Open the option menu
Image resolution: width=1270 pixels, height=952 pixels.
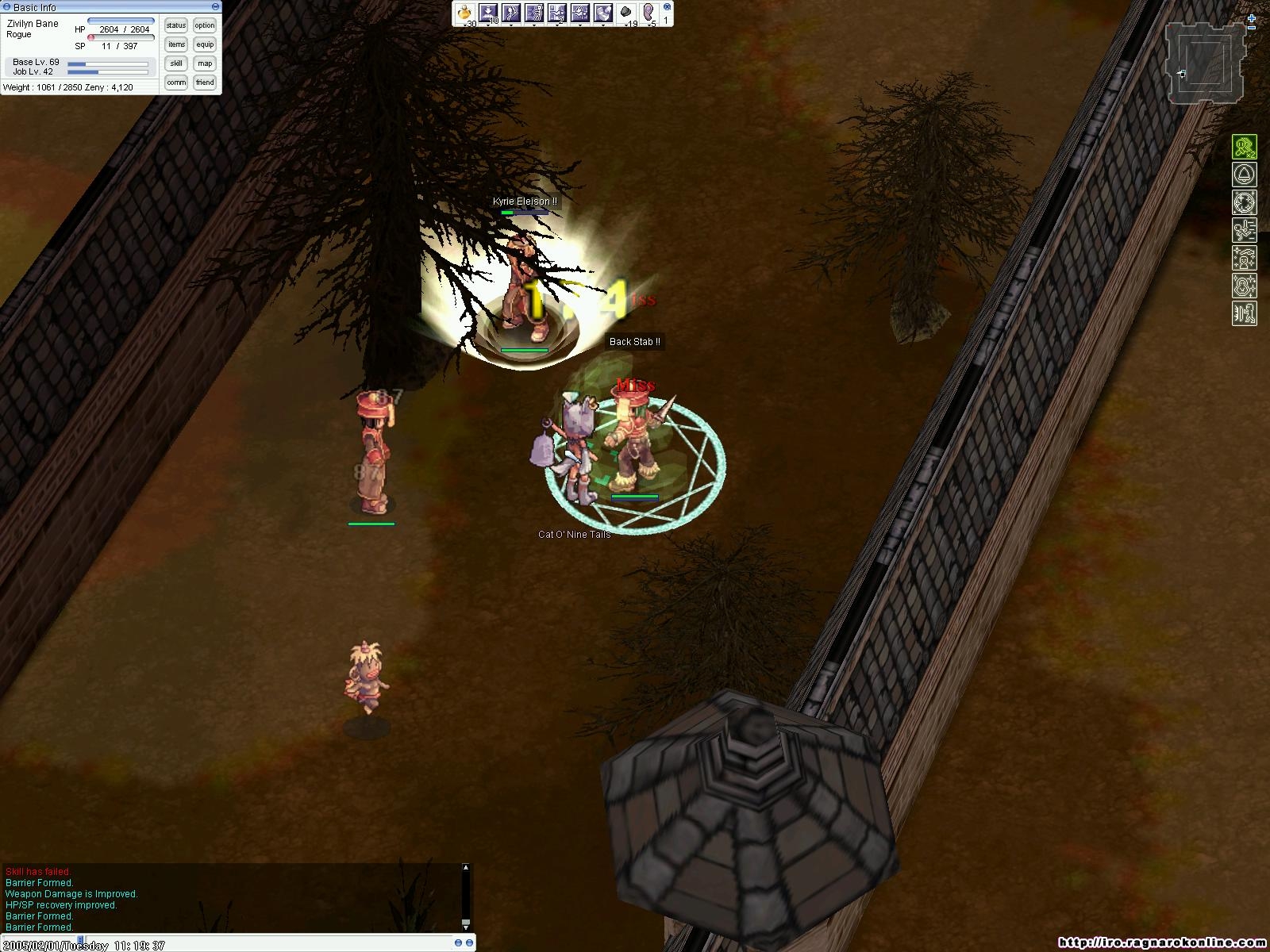click(x=205, y=25)
